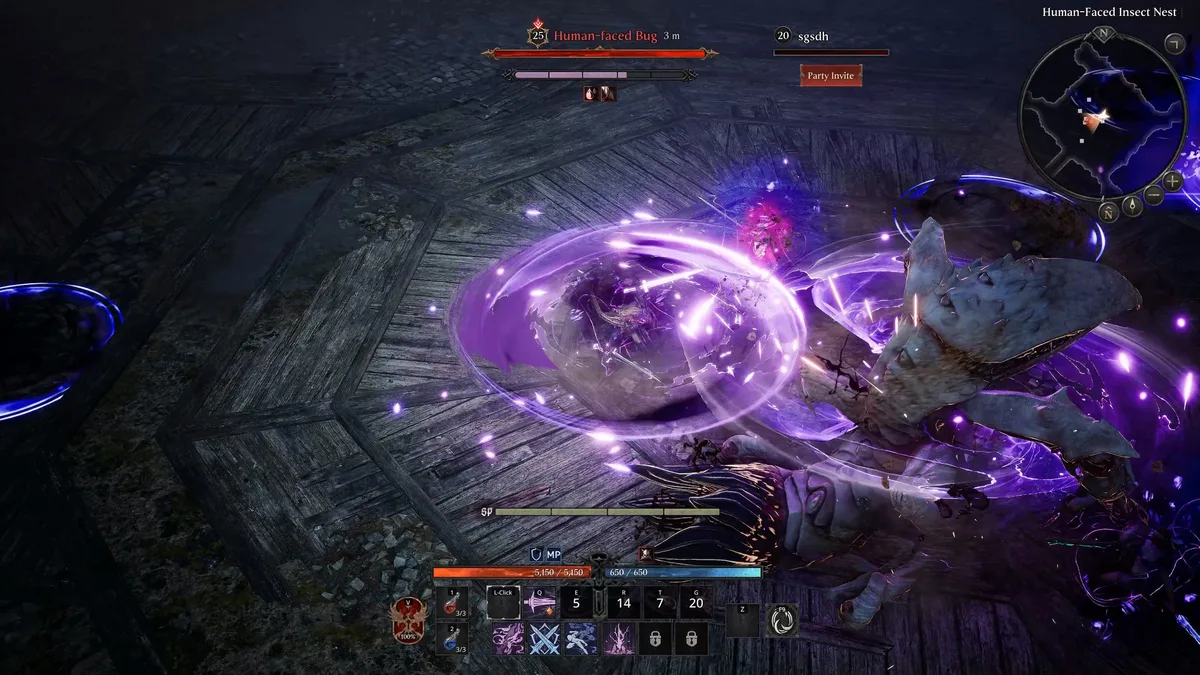Screen dimensions: 1200x675
Task: Click the compass needle button below minimap
Action: [1133, 206]
